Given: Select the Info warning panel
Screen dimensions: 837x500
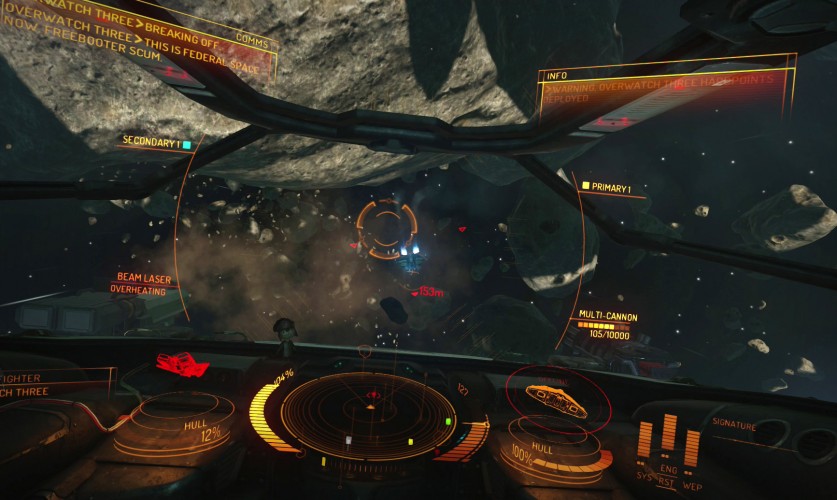Looking at the screenshot, I should [x=665, y=92].
